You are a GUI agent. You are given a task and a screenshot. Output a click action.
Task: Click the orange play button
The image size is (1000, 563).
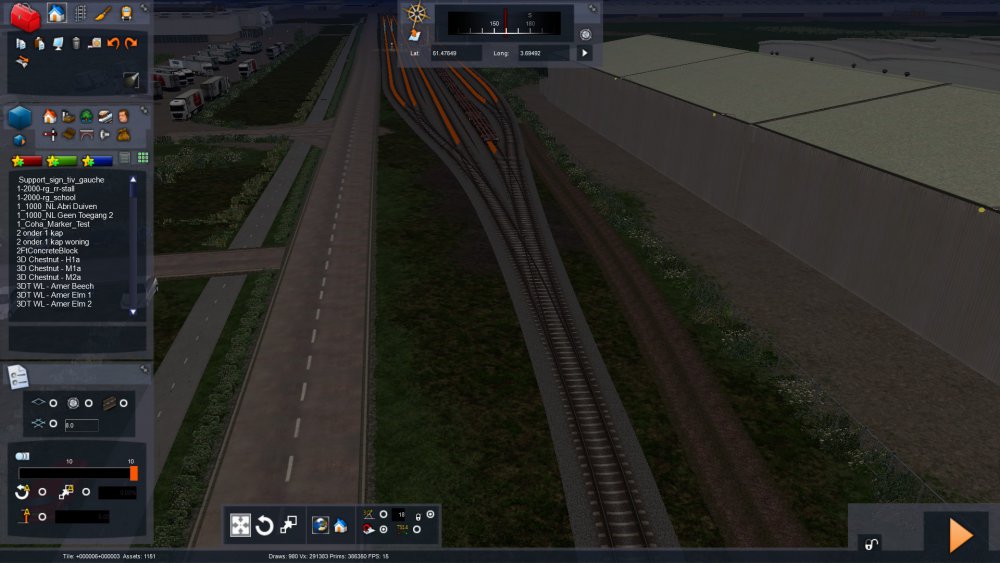point(960,536)
